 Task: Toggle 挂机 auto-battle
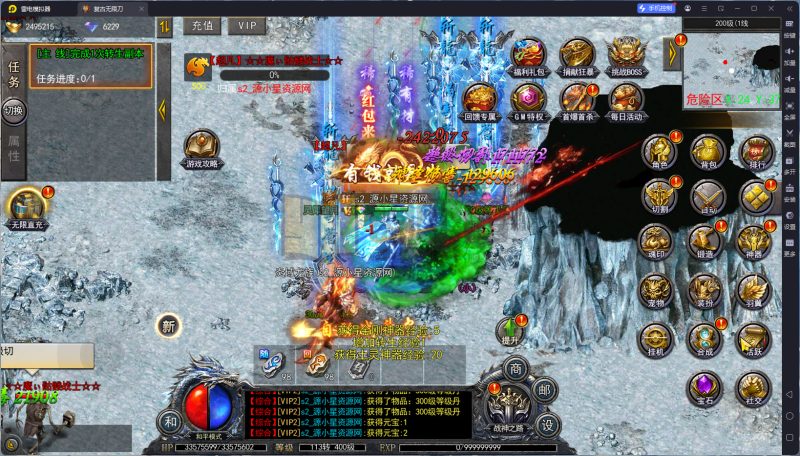[x=657, y=338]
